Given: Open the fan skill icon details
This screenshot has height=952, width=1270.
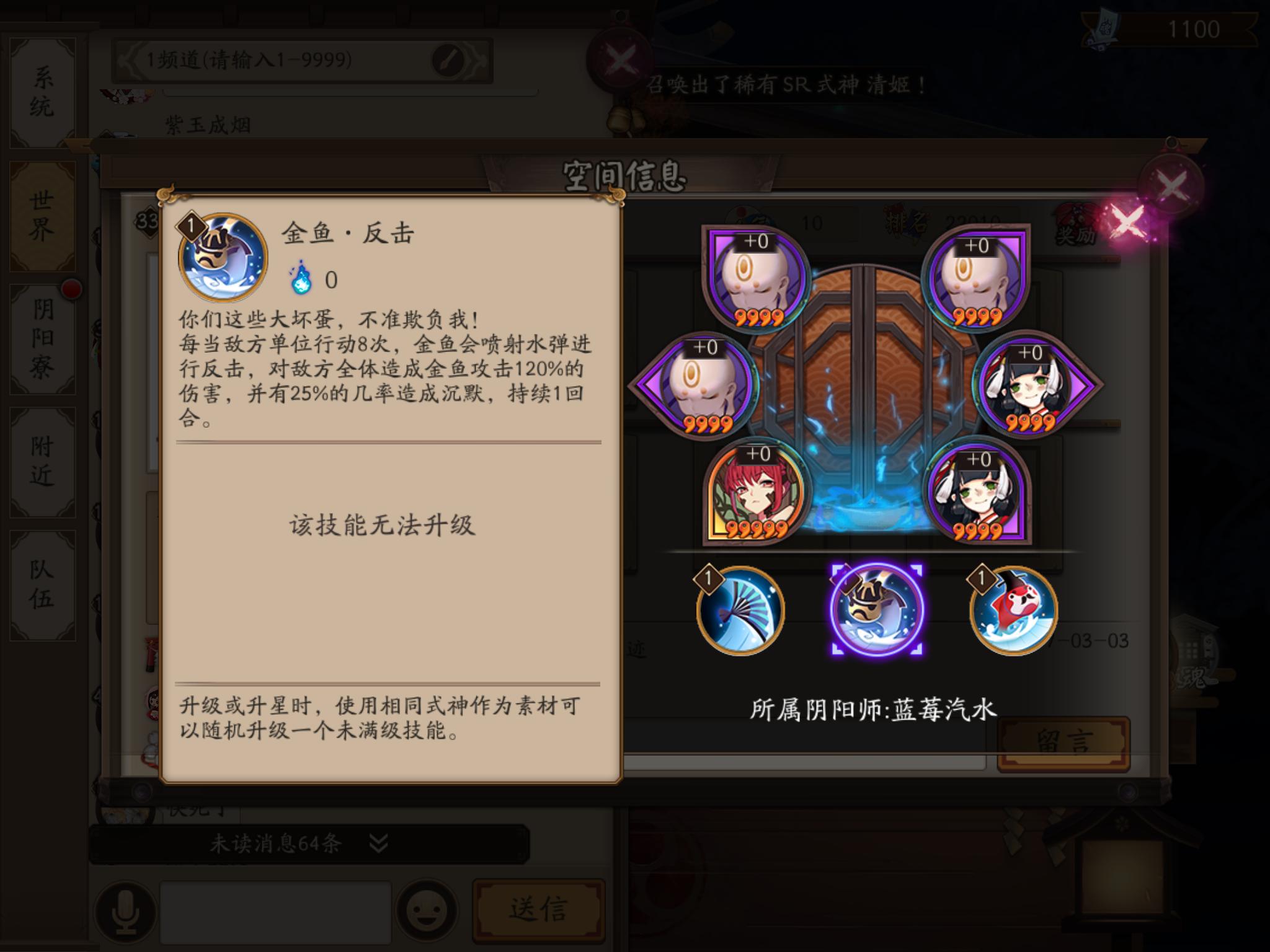Looking at the screenshot, I should tap(742, 610).
